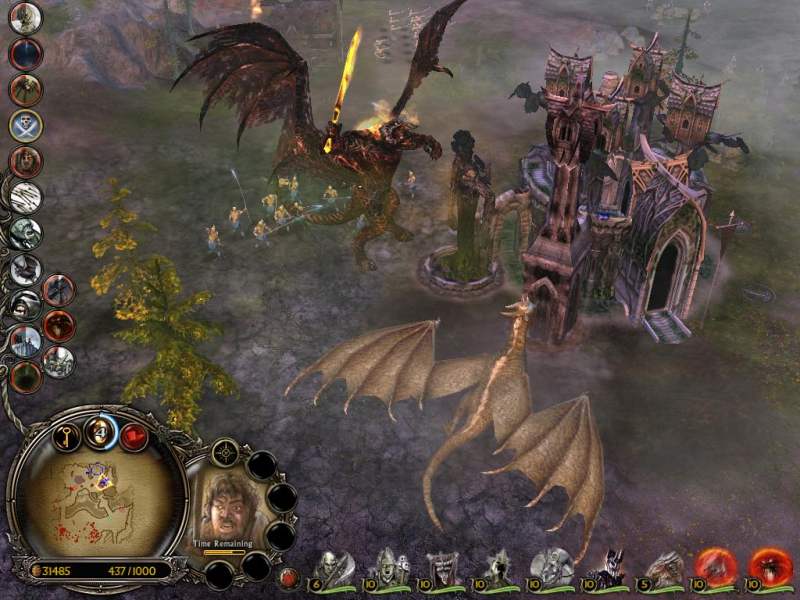Click the small red button beside the empty command slots
Image resolution: width=800 pixels, height=600 pixels.
click(288, 577)
